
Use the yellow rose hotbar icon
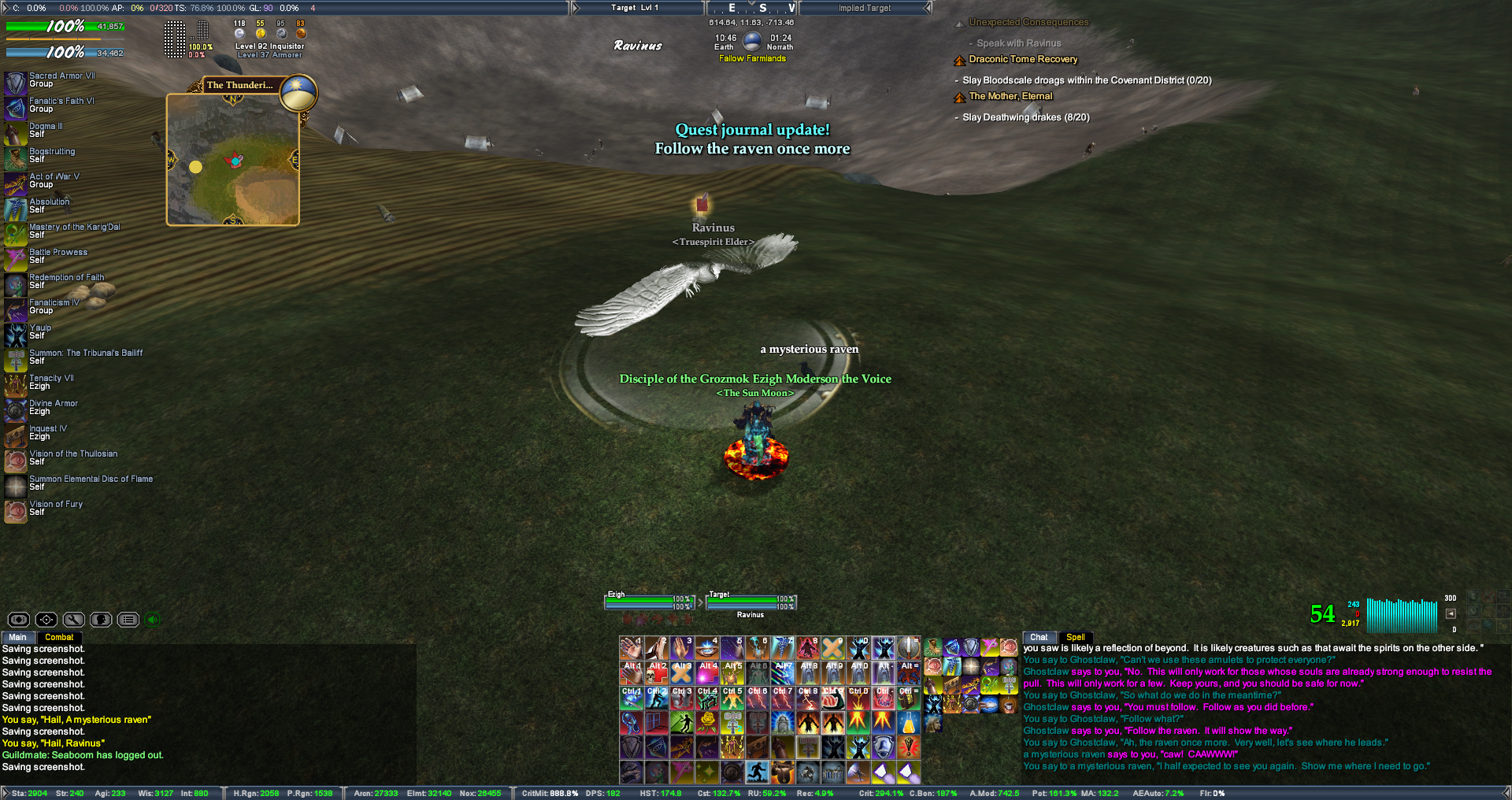click(707, 722)
